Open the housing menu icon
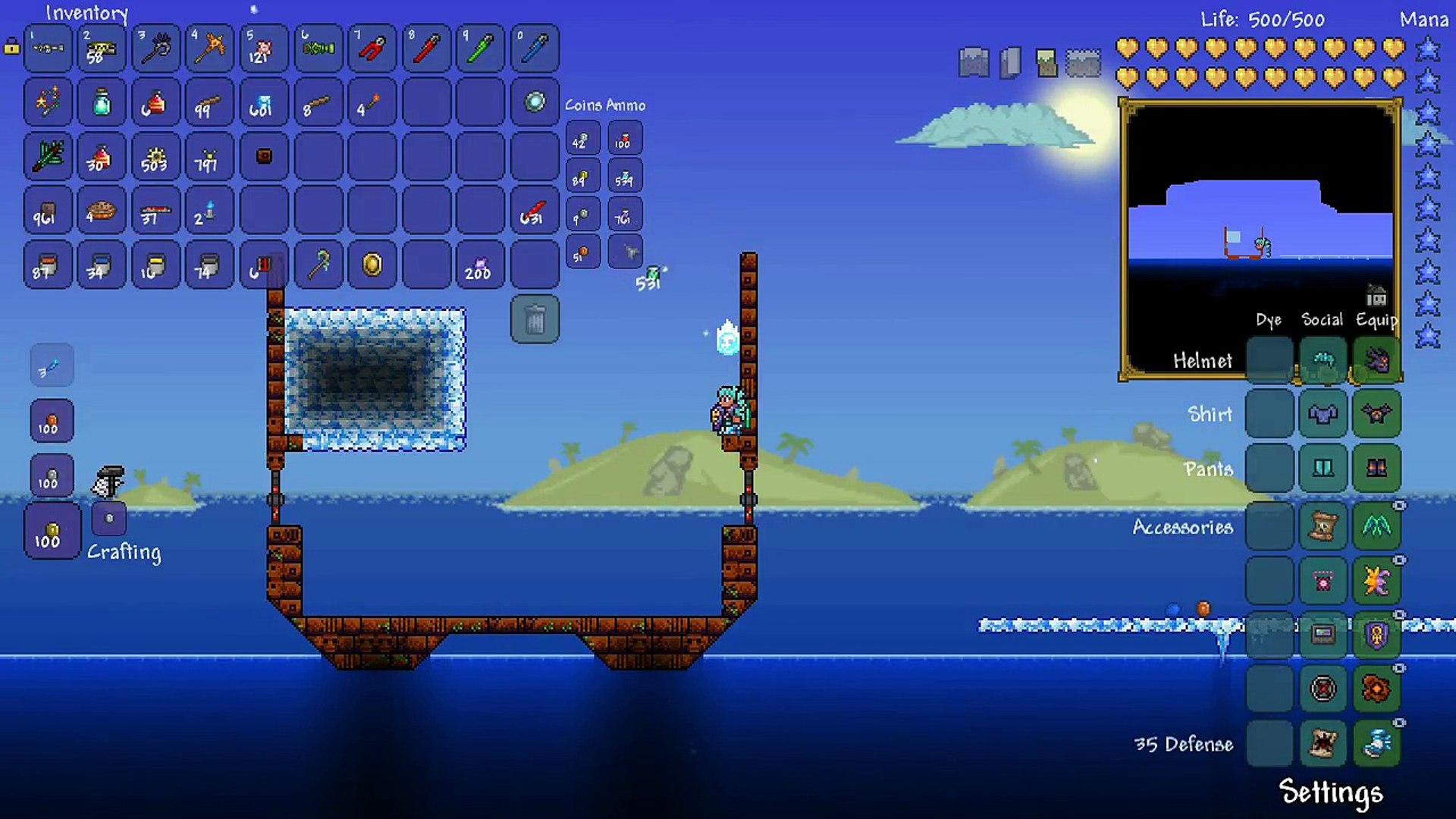The width and height of the screenshot is (1456, 819). [x=1376, y=294]
